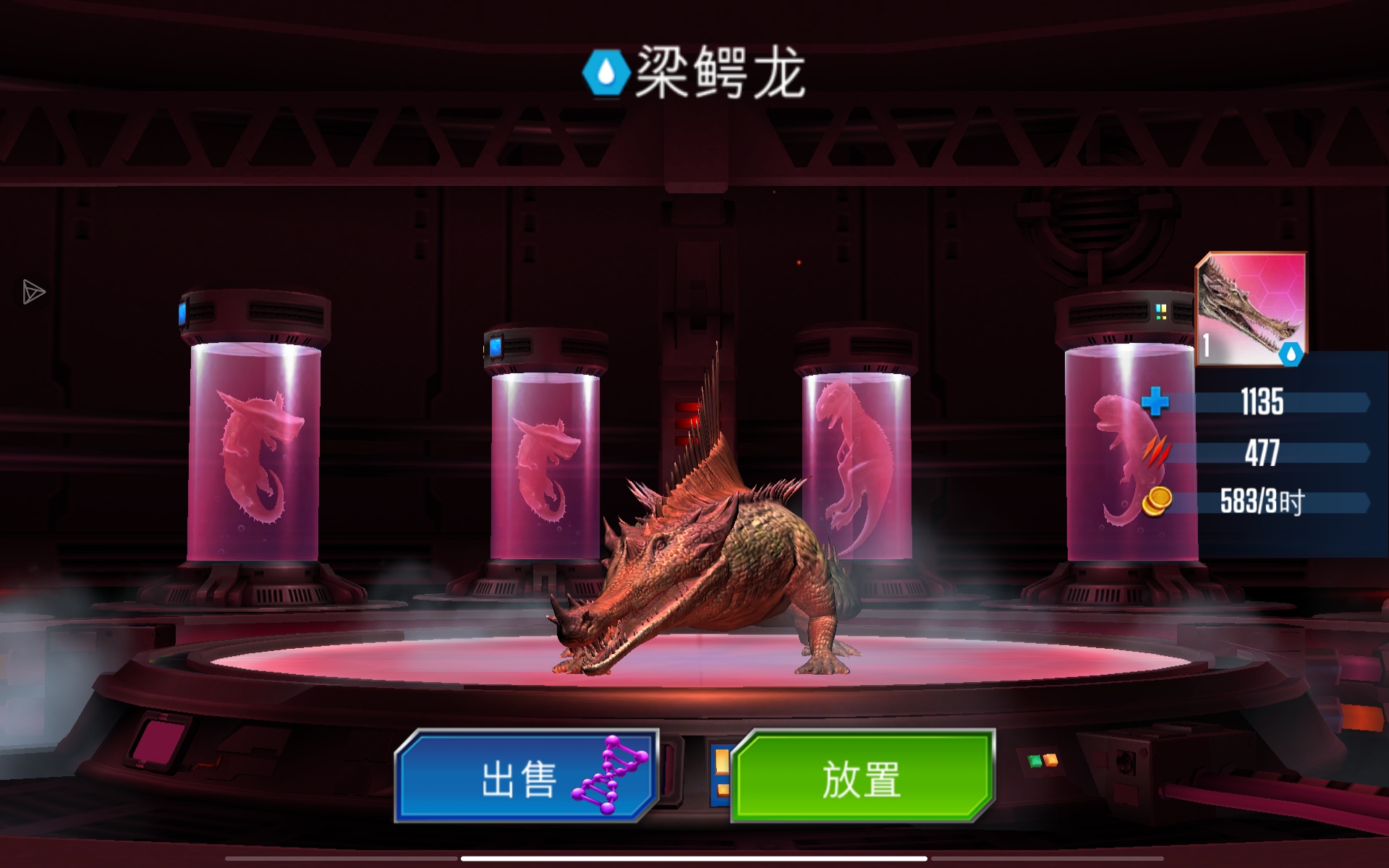
Task: Click the gold coin income icon
Action: [x=1158, y=500]
